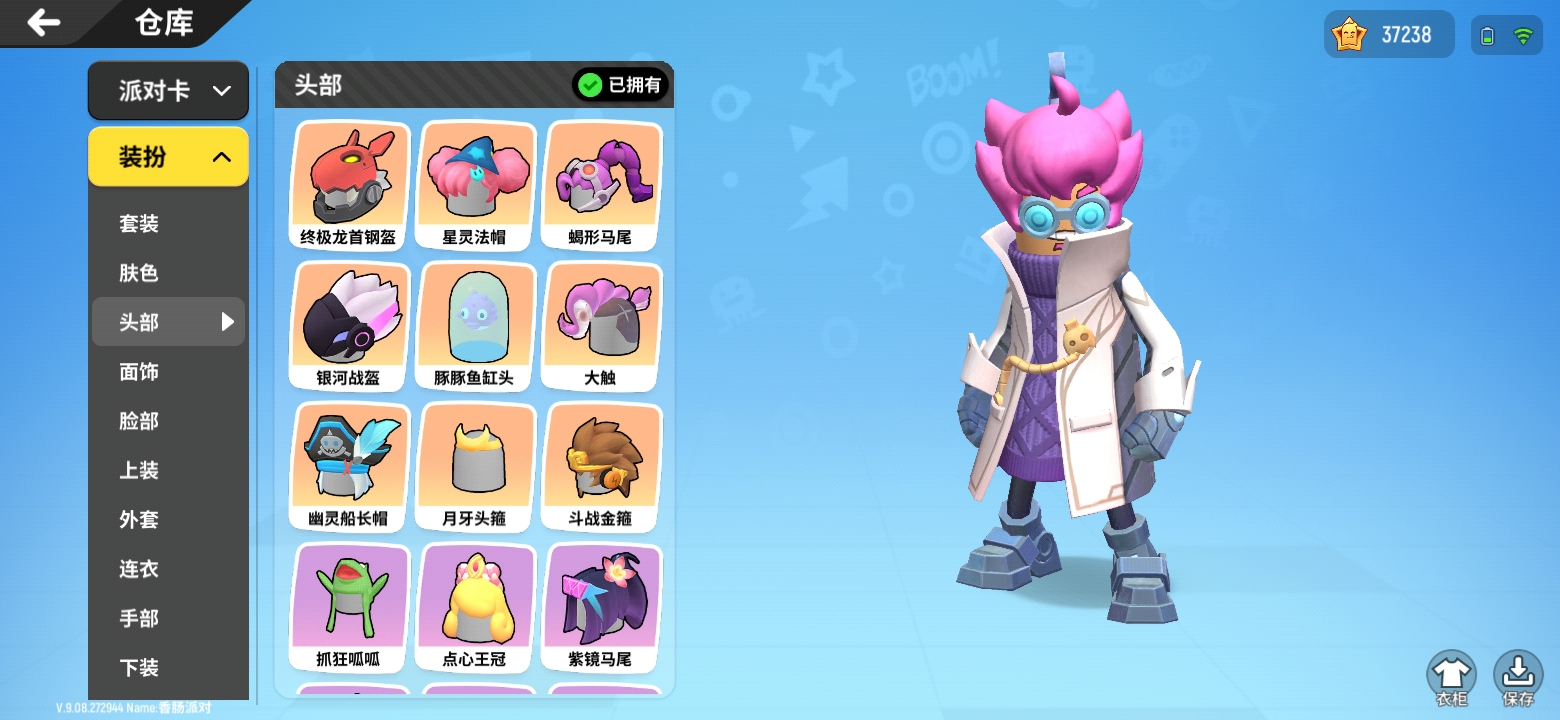
Task: Pick the 幽灵船长帽 ghost captain hat
Action: click(x=347, y=465)
